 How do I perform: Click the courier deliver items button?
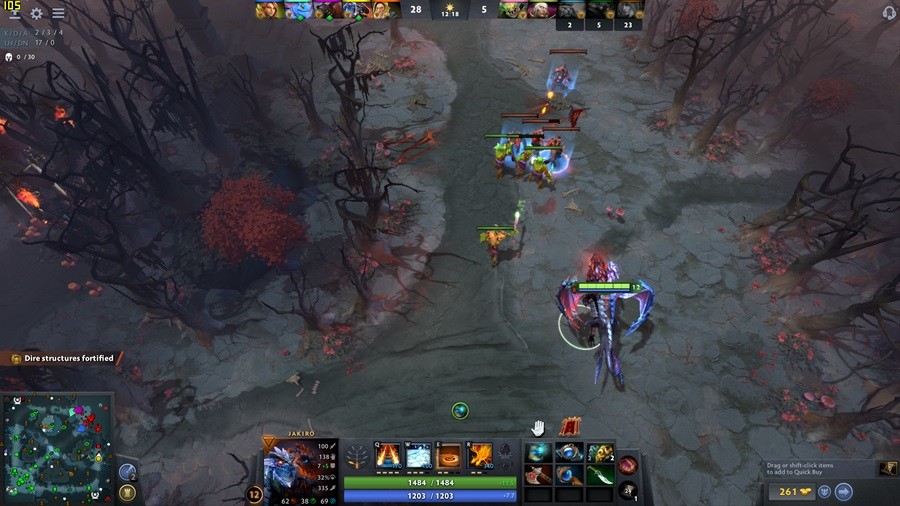[x=843, y=491]
